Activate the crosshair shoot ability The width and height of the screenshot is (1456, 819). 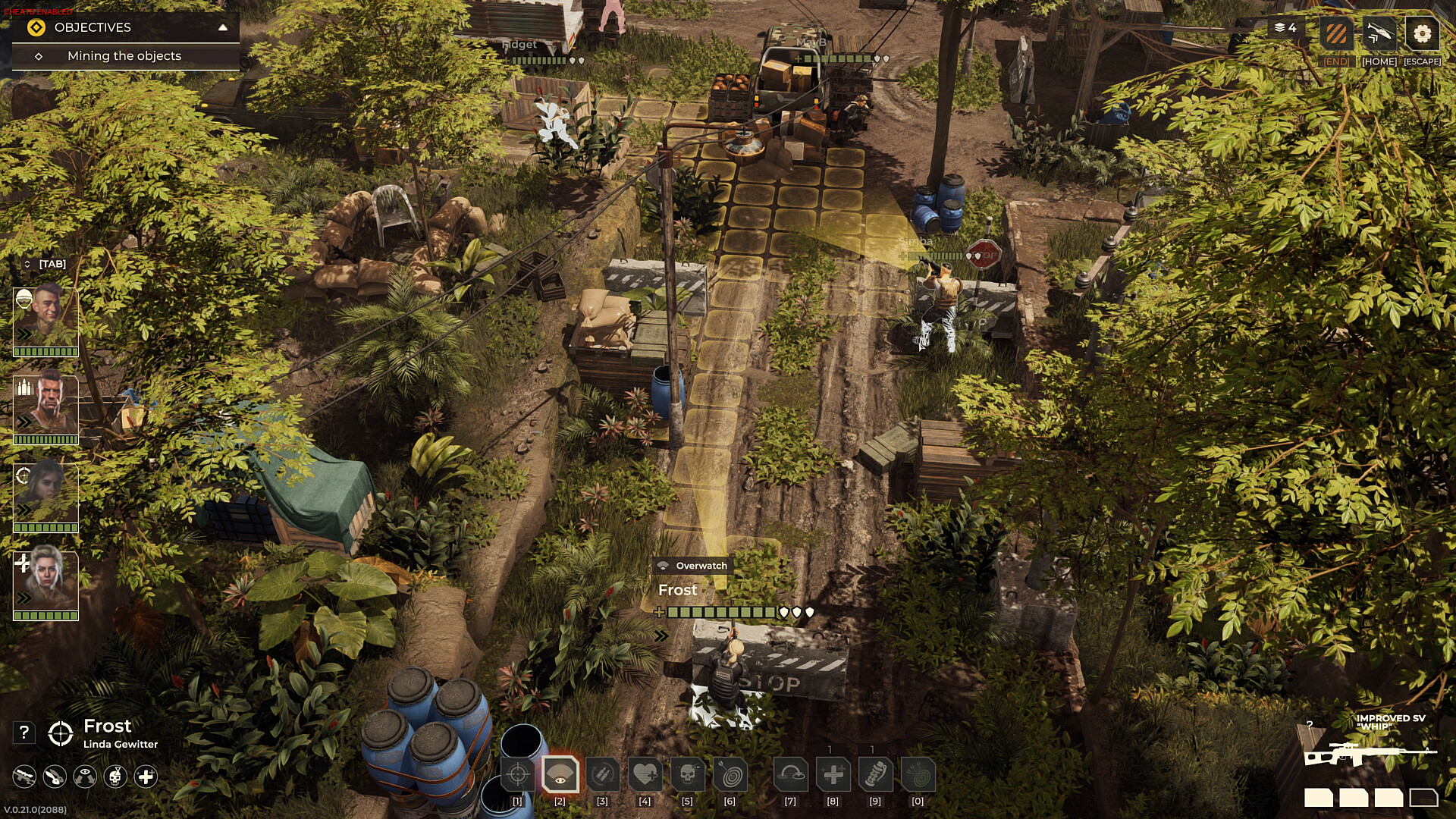pos(518,775)
